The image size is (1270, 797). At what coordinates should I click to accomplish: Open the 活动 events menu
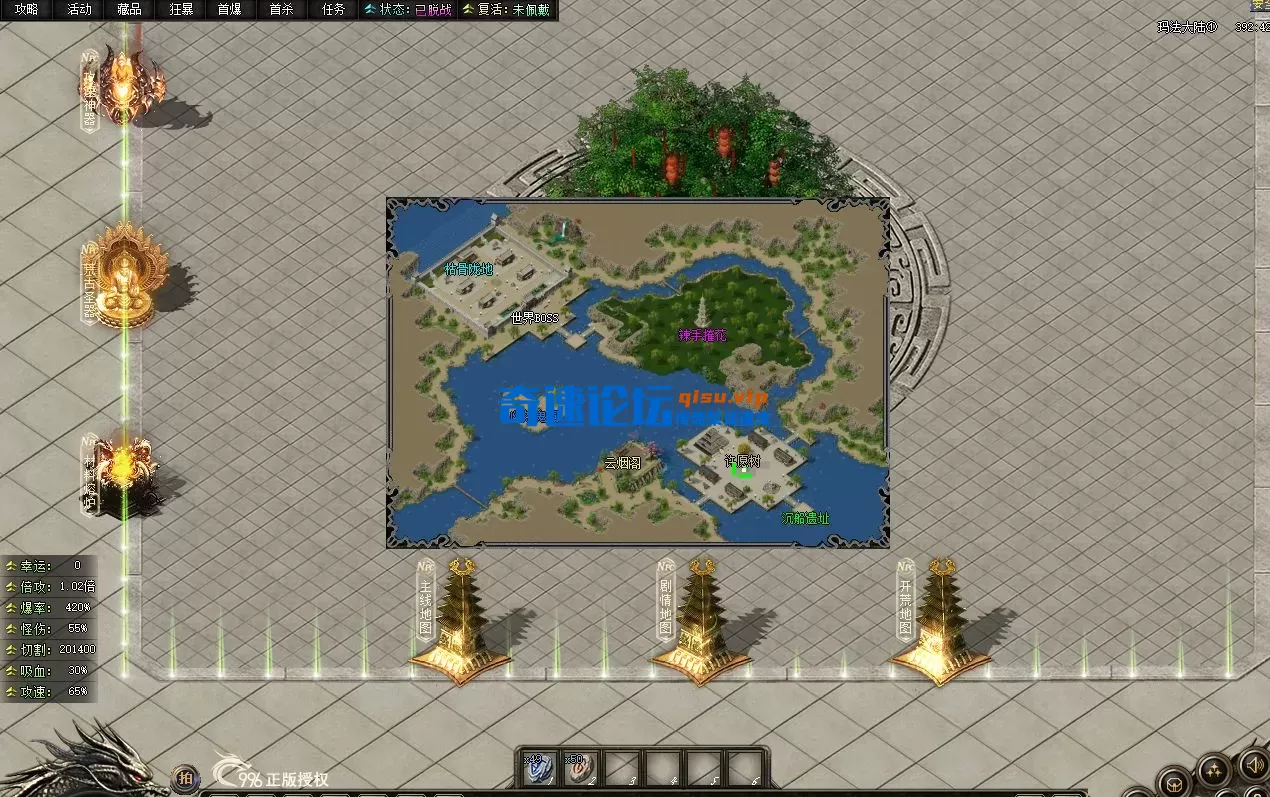coord(78,10)
